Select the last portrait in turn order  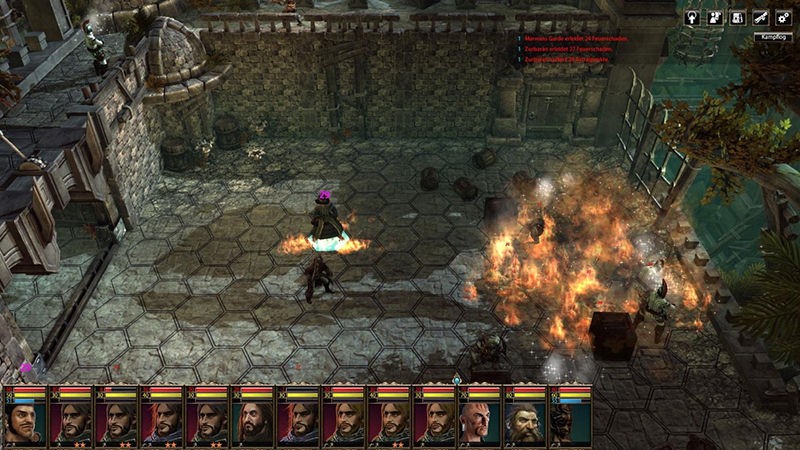[568, 418]
